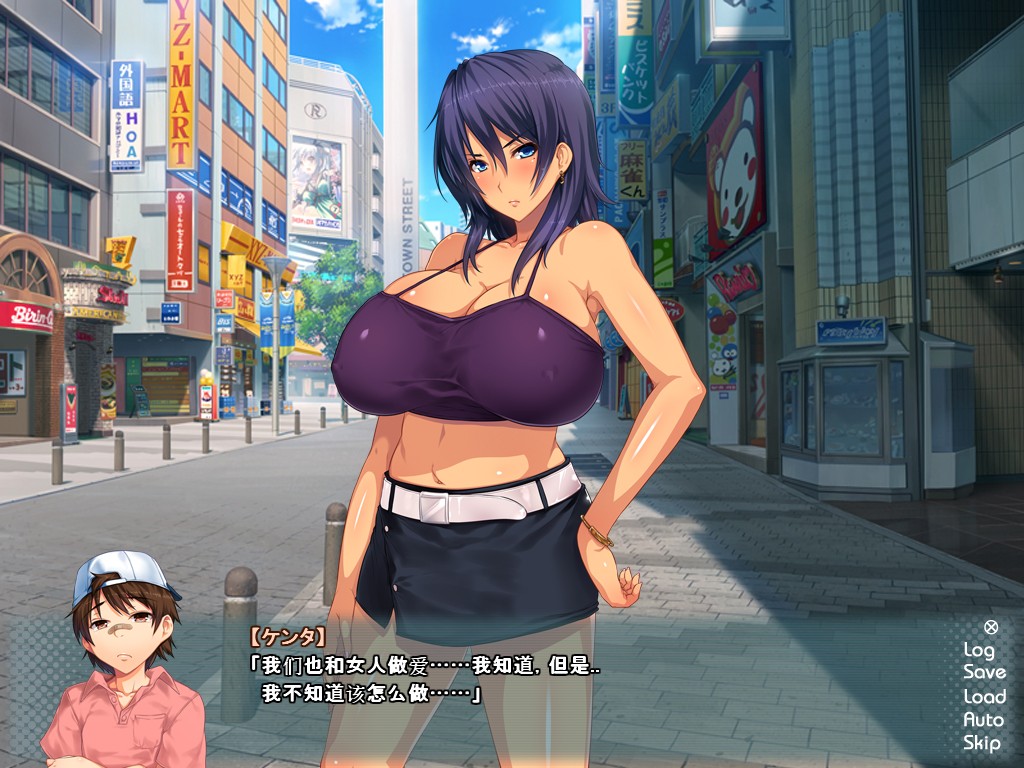Hide the dialogue window with the X icon

[990, 627]
